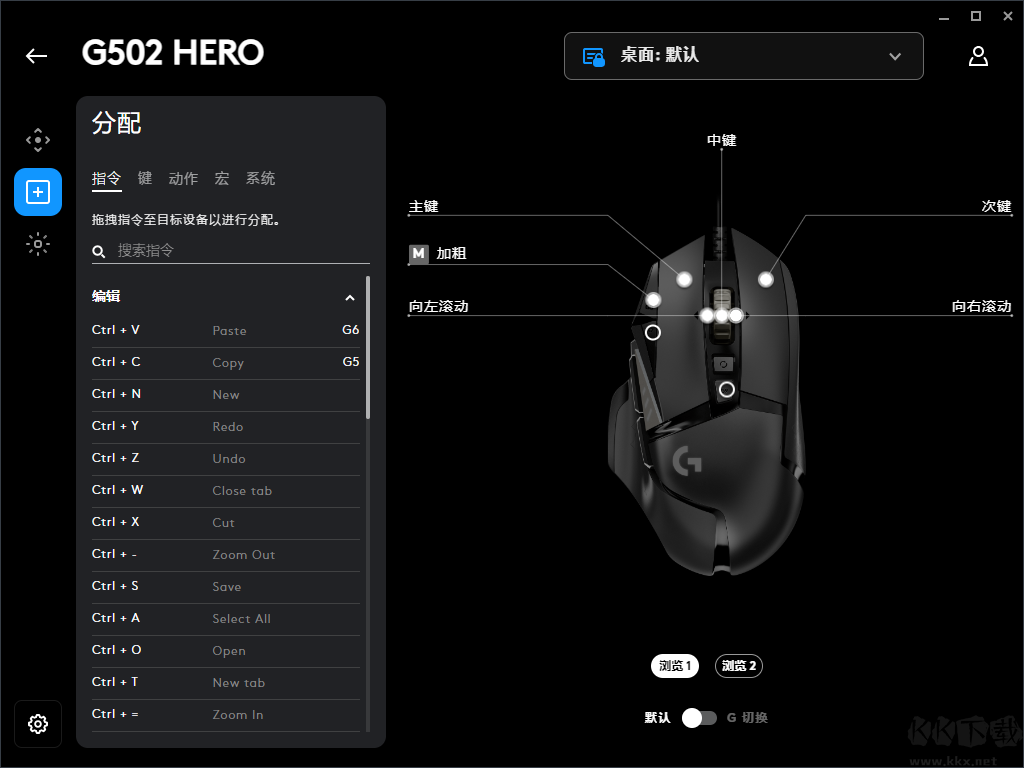1024x768 pixels.
Task: Open the lighting sun icon section
Action: (38, 243)
